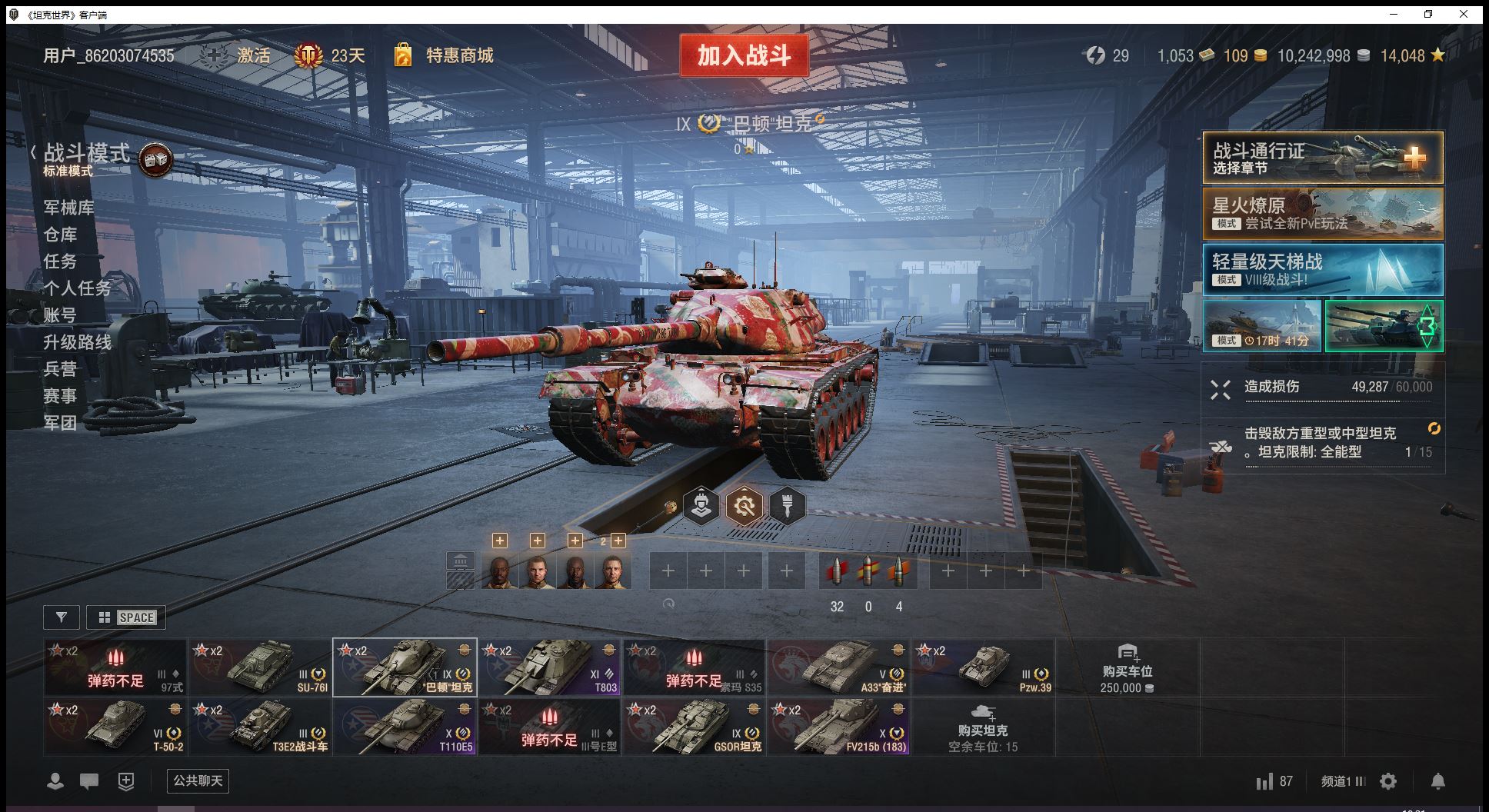Viewport: 1489px width, 812px height.
Task: Open the 军械库 armory menu
Action: [x=69, y=208]
